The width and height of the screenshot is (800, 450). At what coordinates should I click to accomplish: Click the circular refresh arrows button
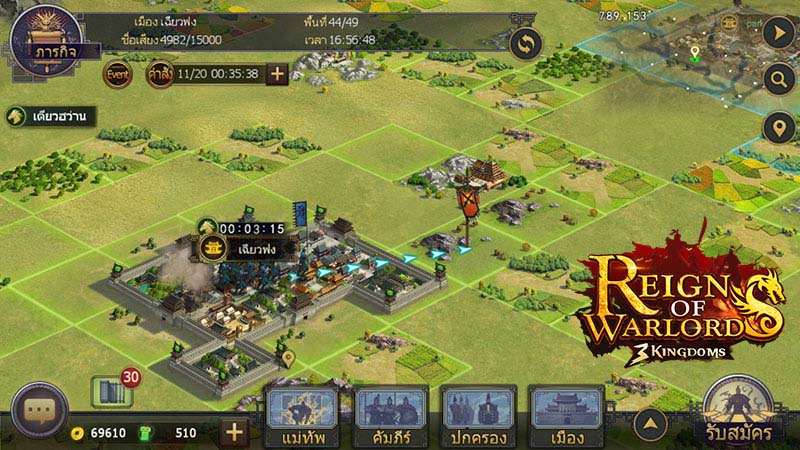pos(526,44)
